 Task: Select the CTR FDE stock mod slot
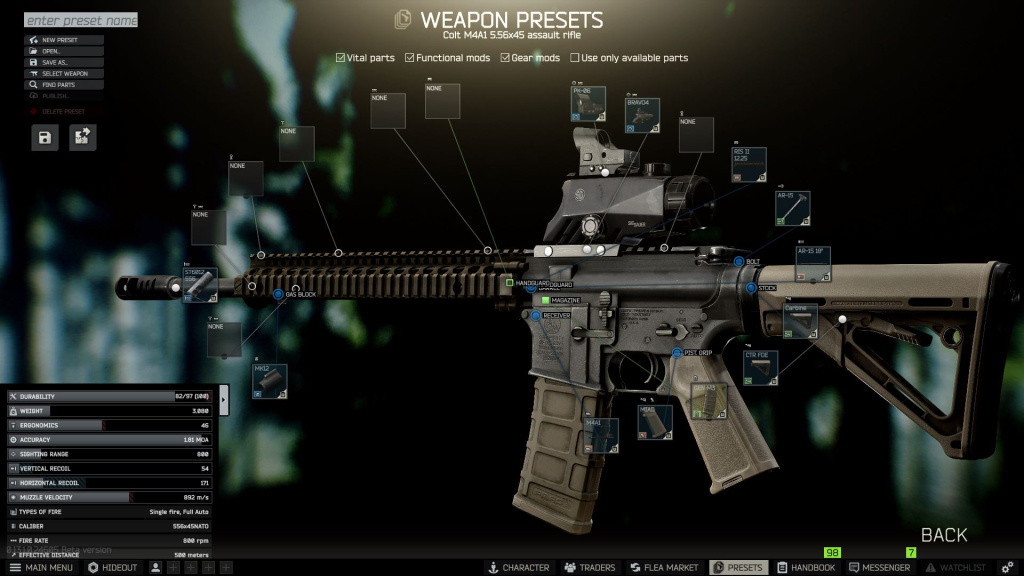pyautogui.click(x=761, y=368)
